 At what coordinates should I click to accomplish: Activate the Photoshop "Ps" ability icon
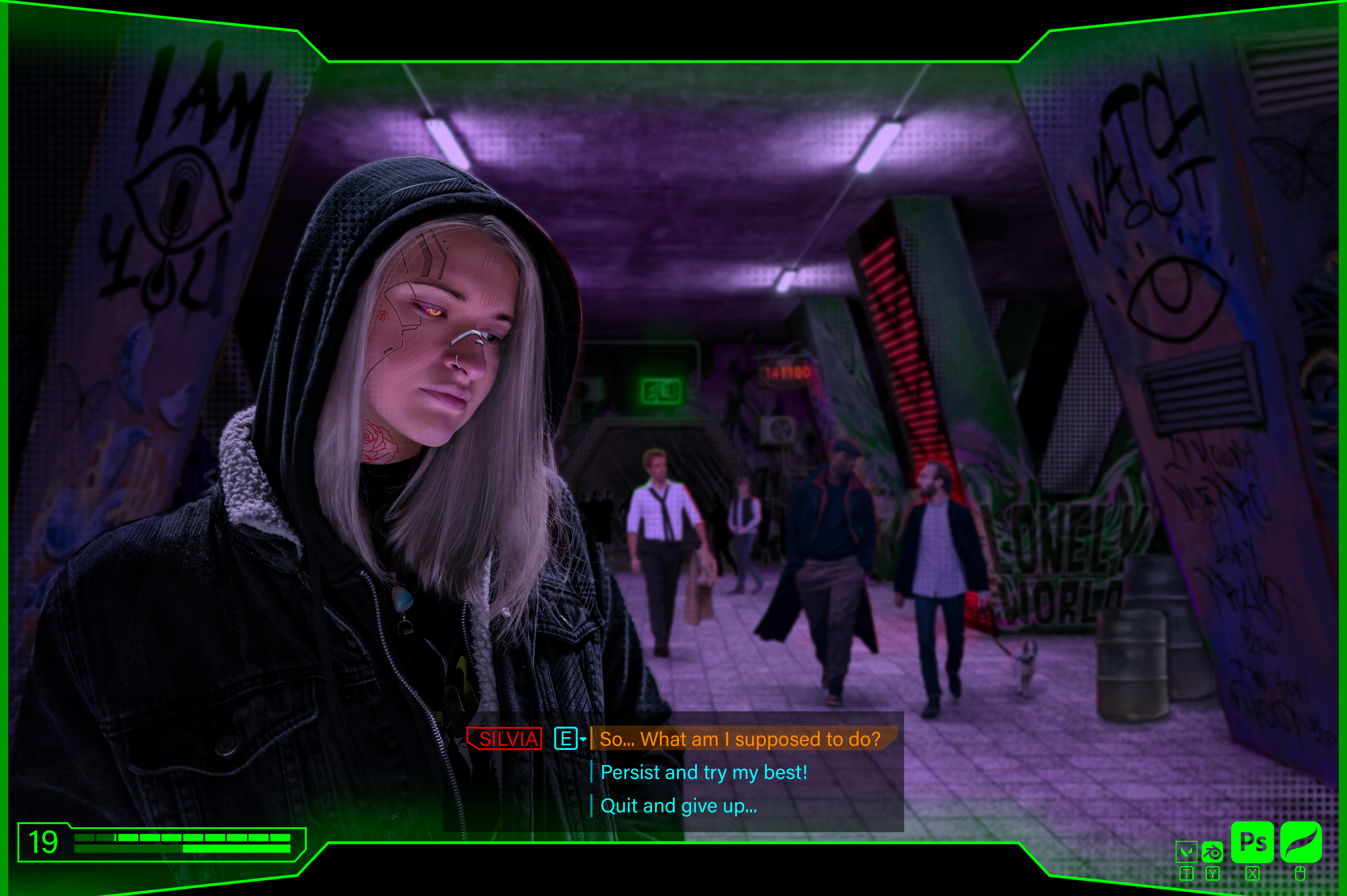pyautogui.click(x=1252, y=842)
